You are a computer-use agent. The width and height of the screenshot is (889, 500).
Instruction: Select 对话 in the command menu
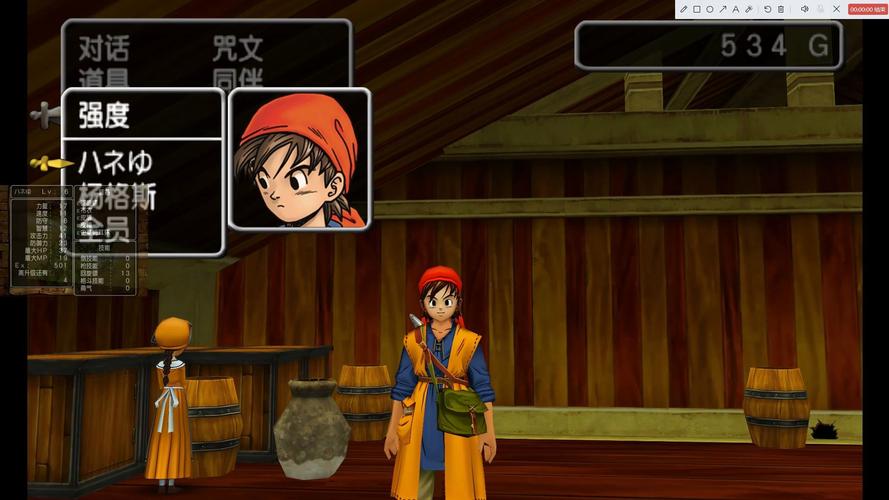tap(104, 48)
